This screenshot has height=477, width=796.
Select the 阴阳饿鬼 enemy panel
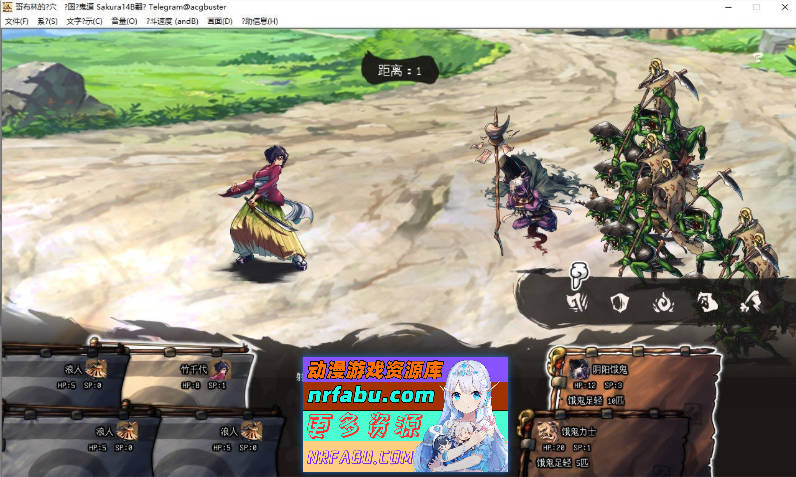(598, 377)
